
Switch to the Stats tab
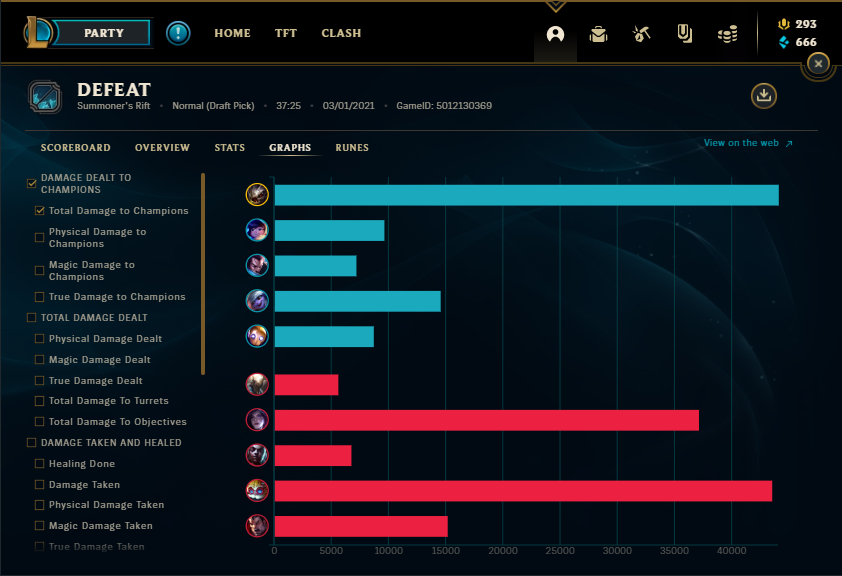229,148
